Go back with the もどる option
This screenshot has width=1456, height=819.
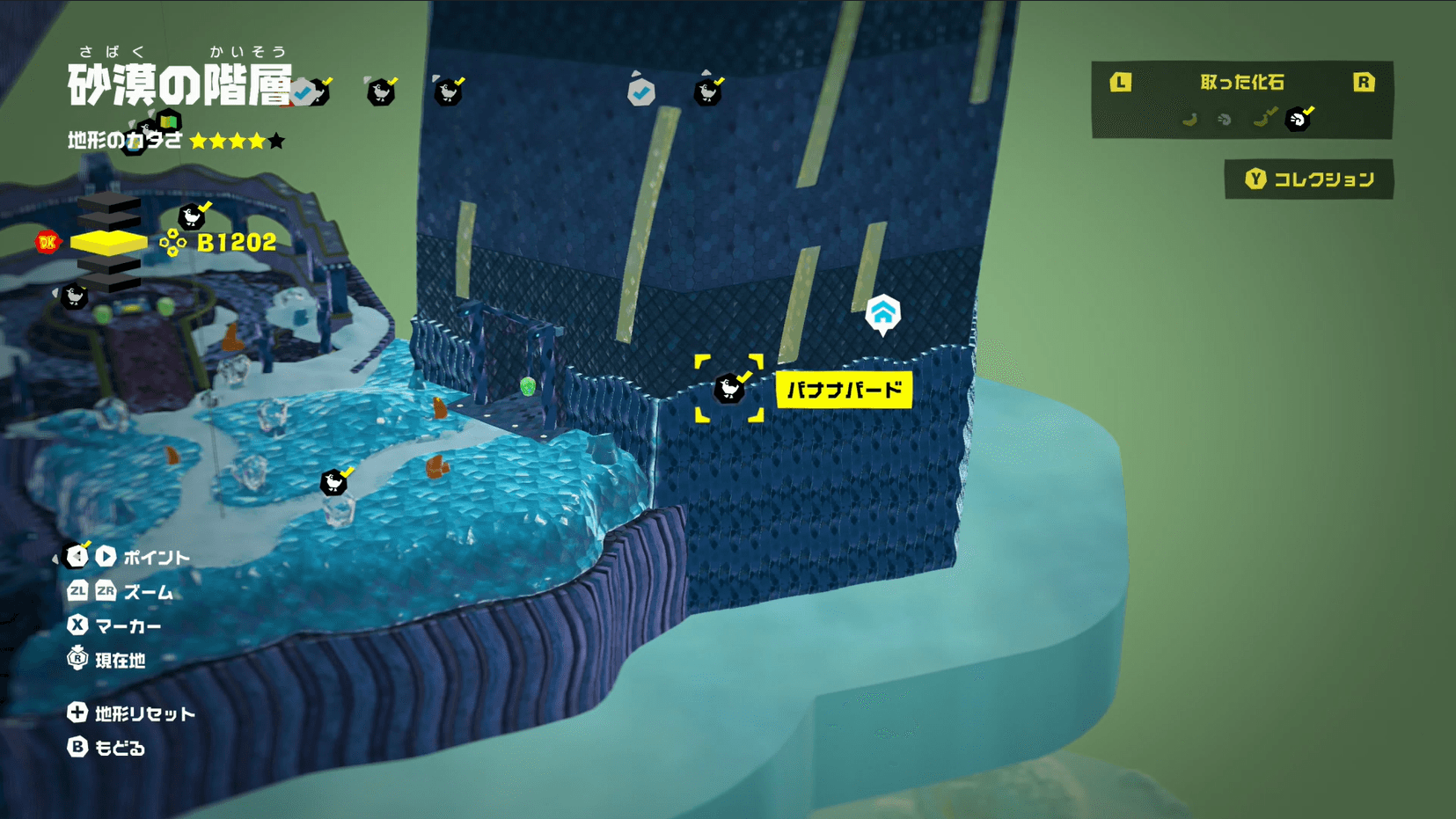(106, 748)
